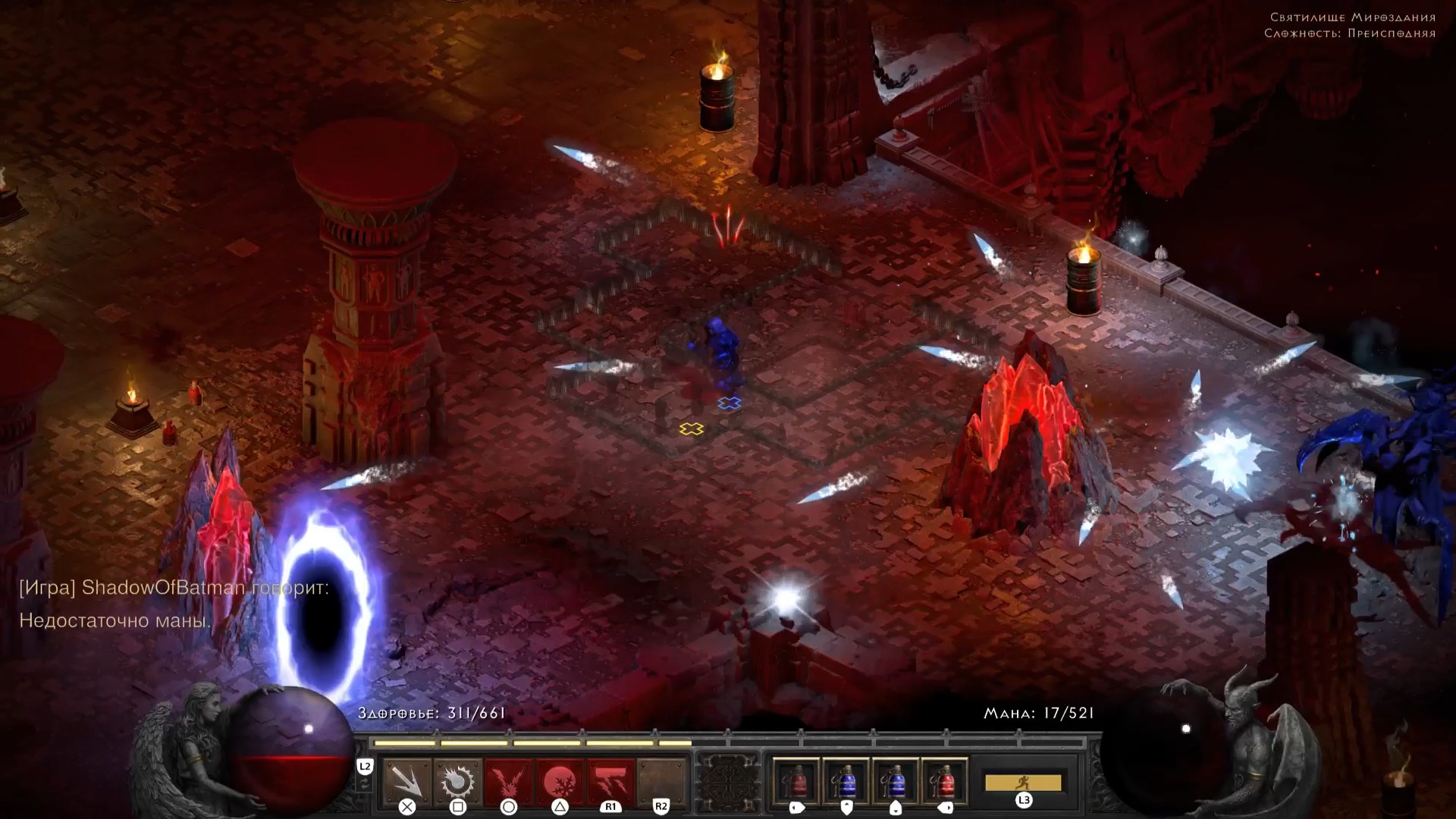1456x819 pixels.
Task: Use the Frozen Orb snowflake skill
Action: 560,781
